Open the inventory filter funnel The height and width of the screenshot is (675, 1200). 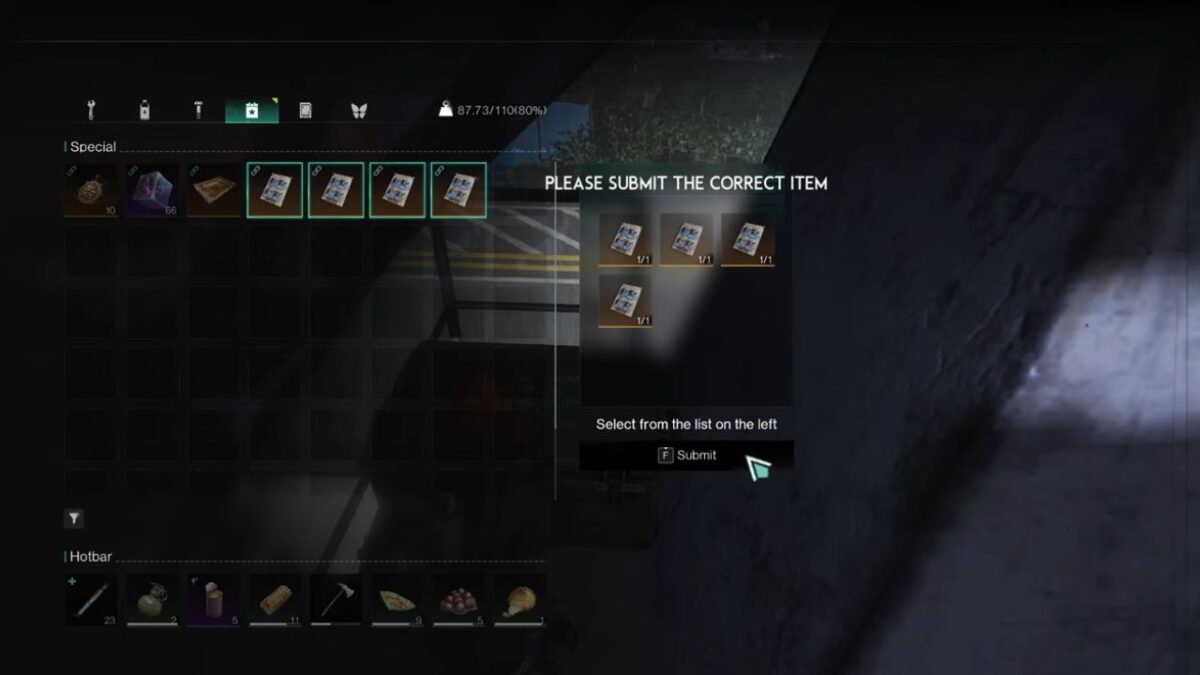click(x=74, y=518)
